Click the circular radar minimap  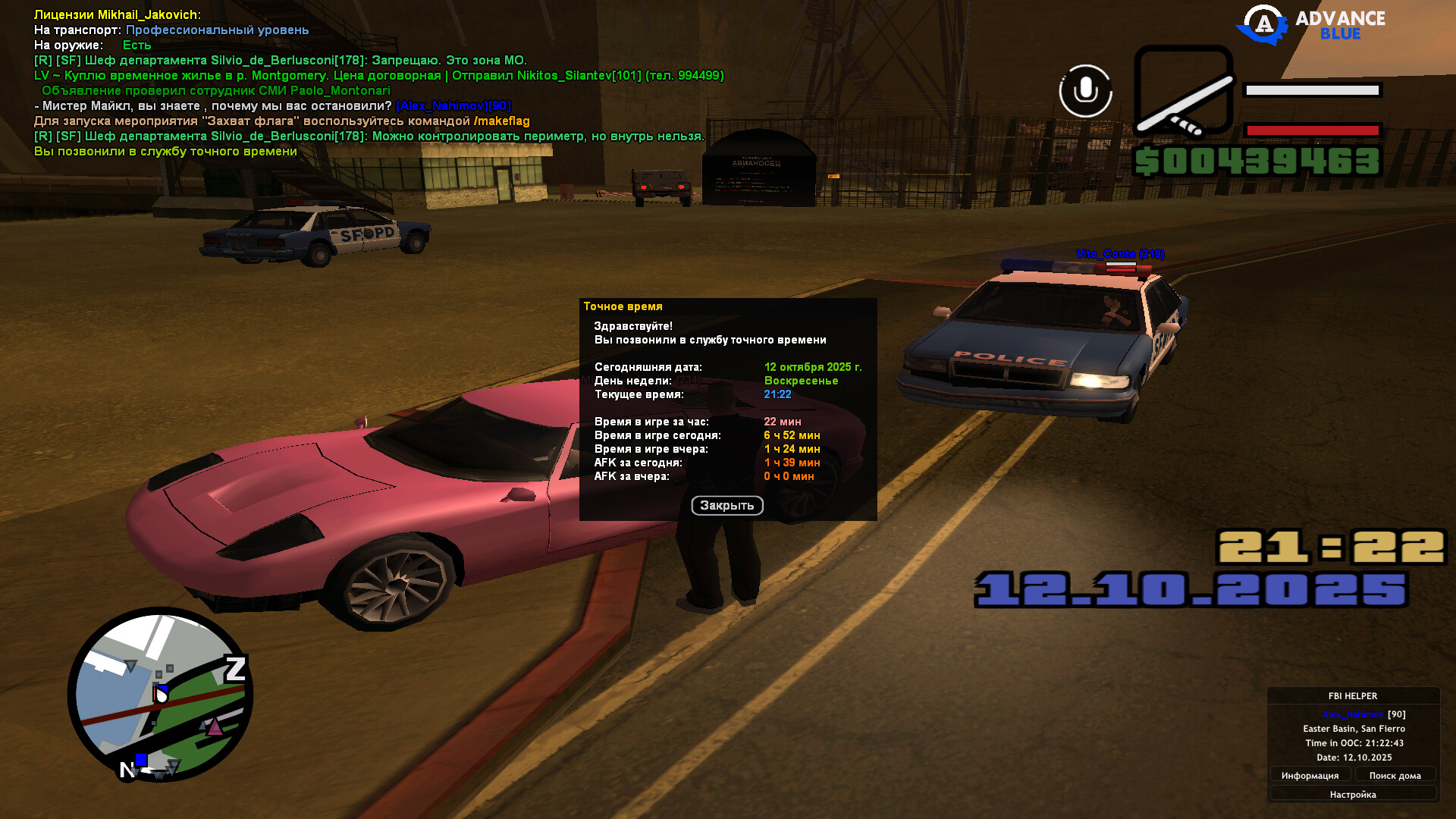160,694
